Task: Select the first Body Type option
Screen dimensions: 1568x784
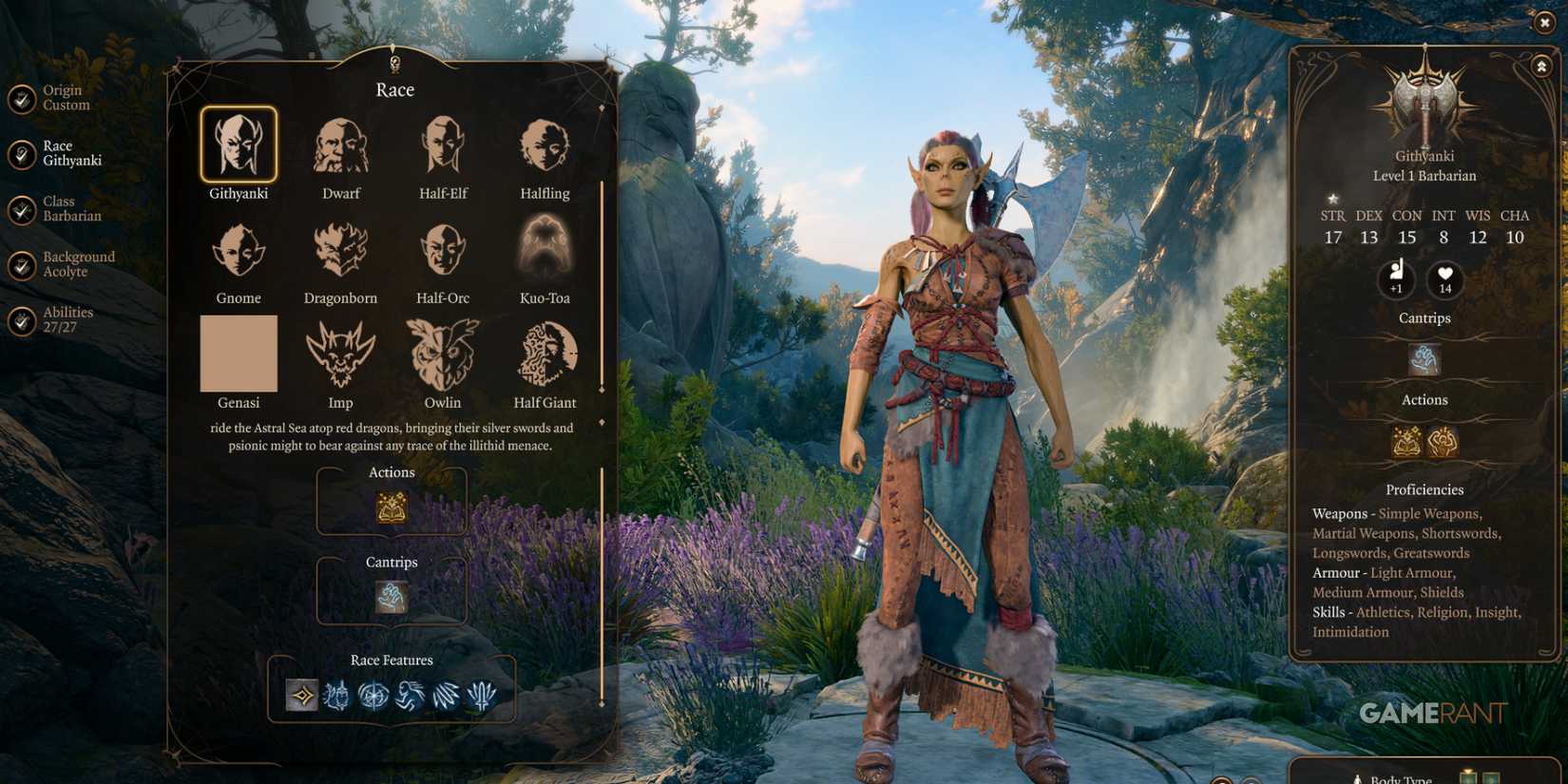Action: click(x=1468, y=779)
